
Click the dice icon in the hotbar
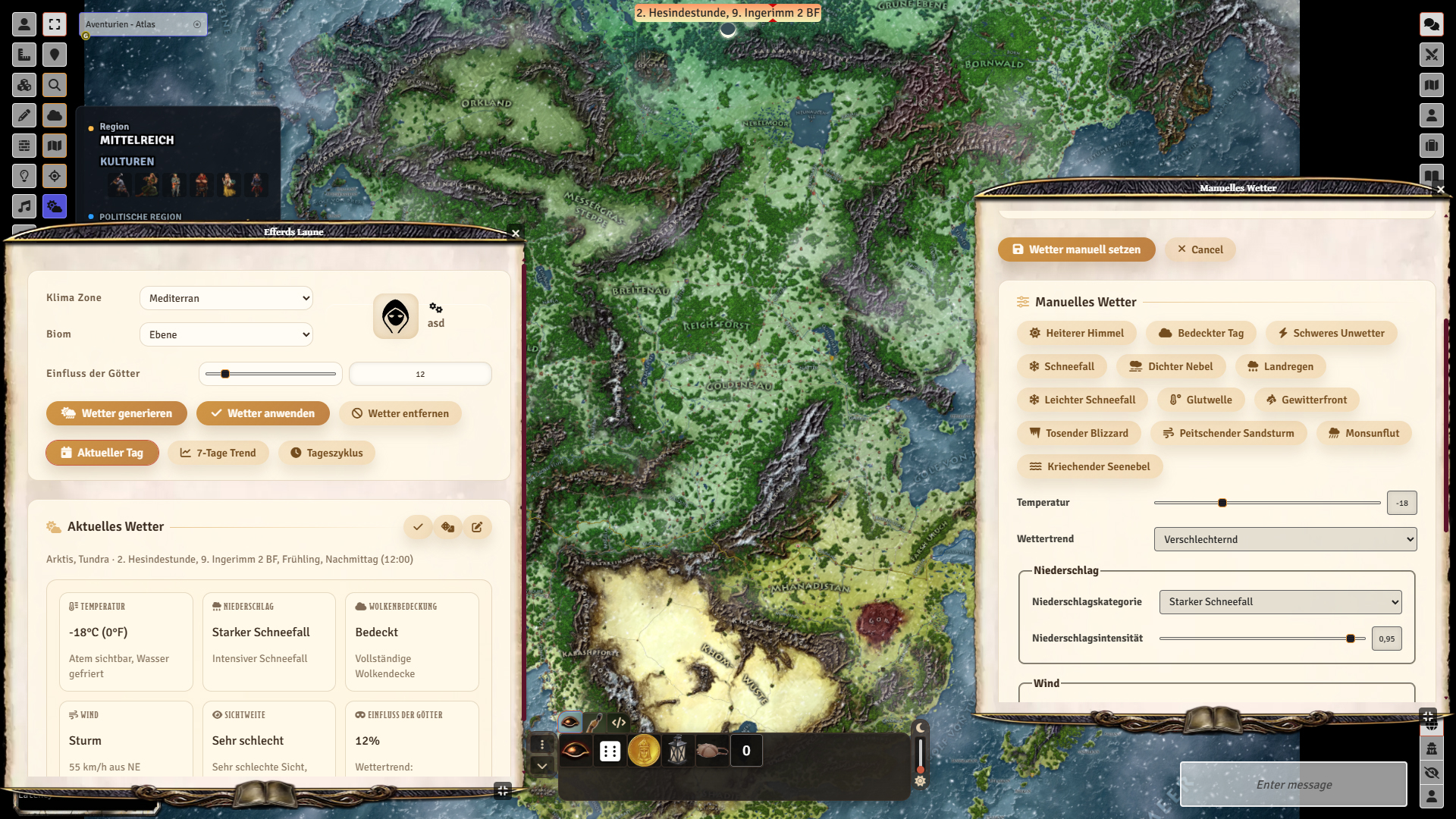[610, 751]
